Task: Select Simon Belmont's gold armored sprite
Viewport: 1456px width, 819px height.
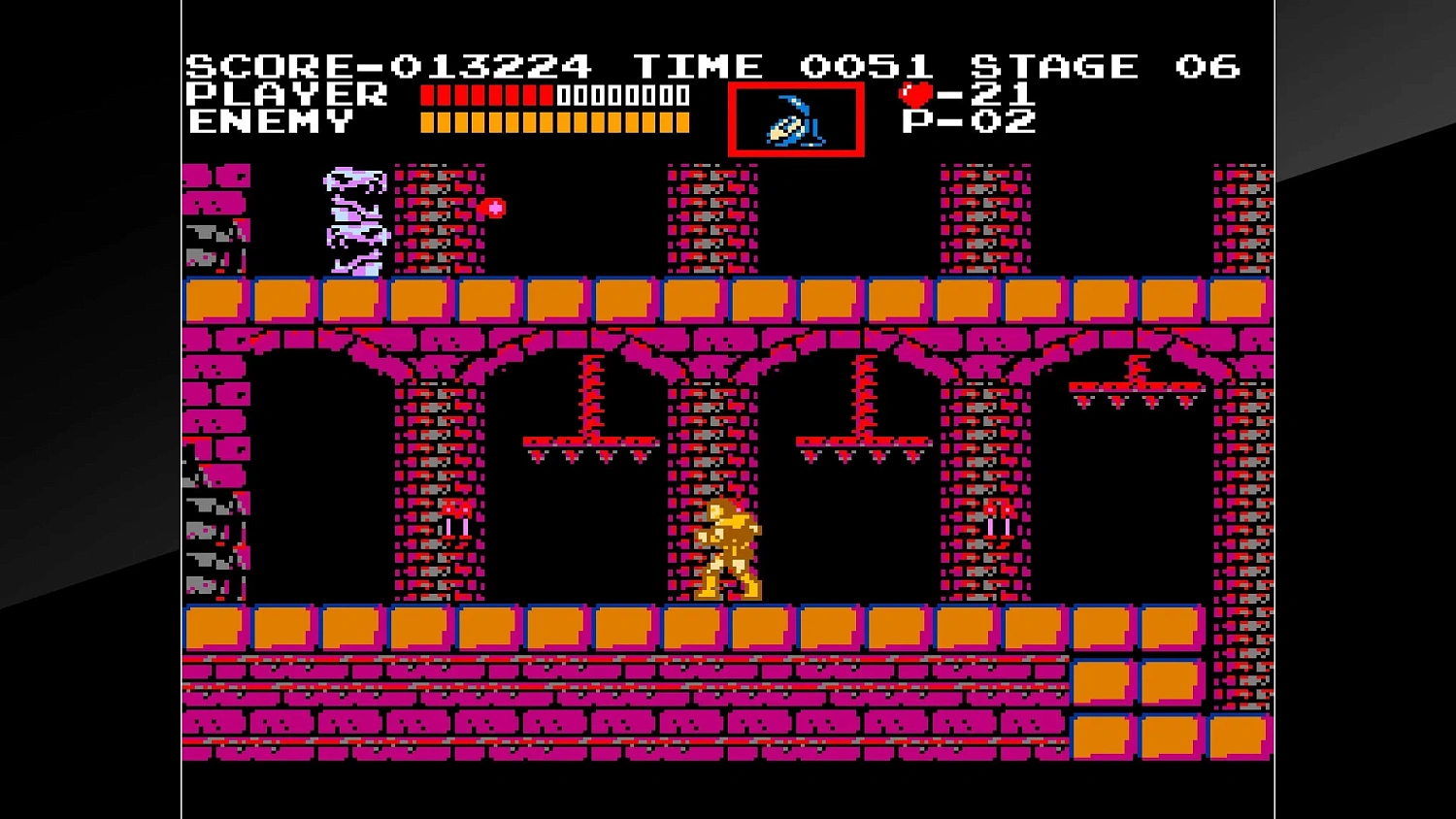Action: click(x=728, y=548)
